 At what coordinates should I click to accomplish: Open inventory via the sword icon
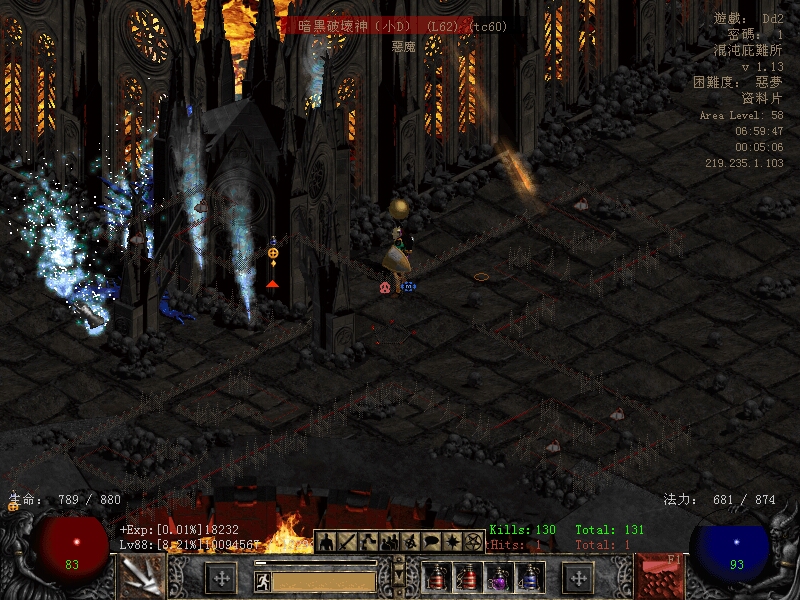[346, 542]
